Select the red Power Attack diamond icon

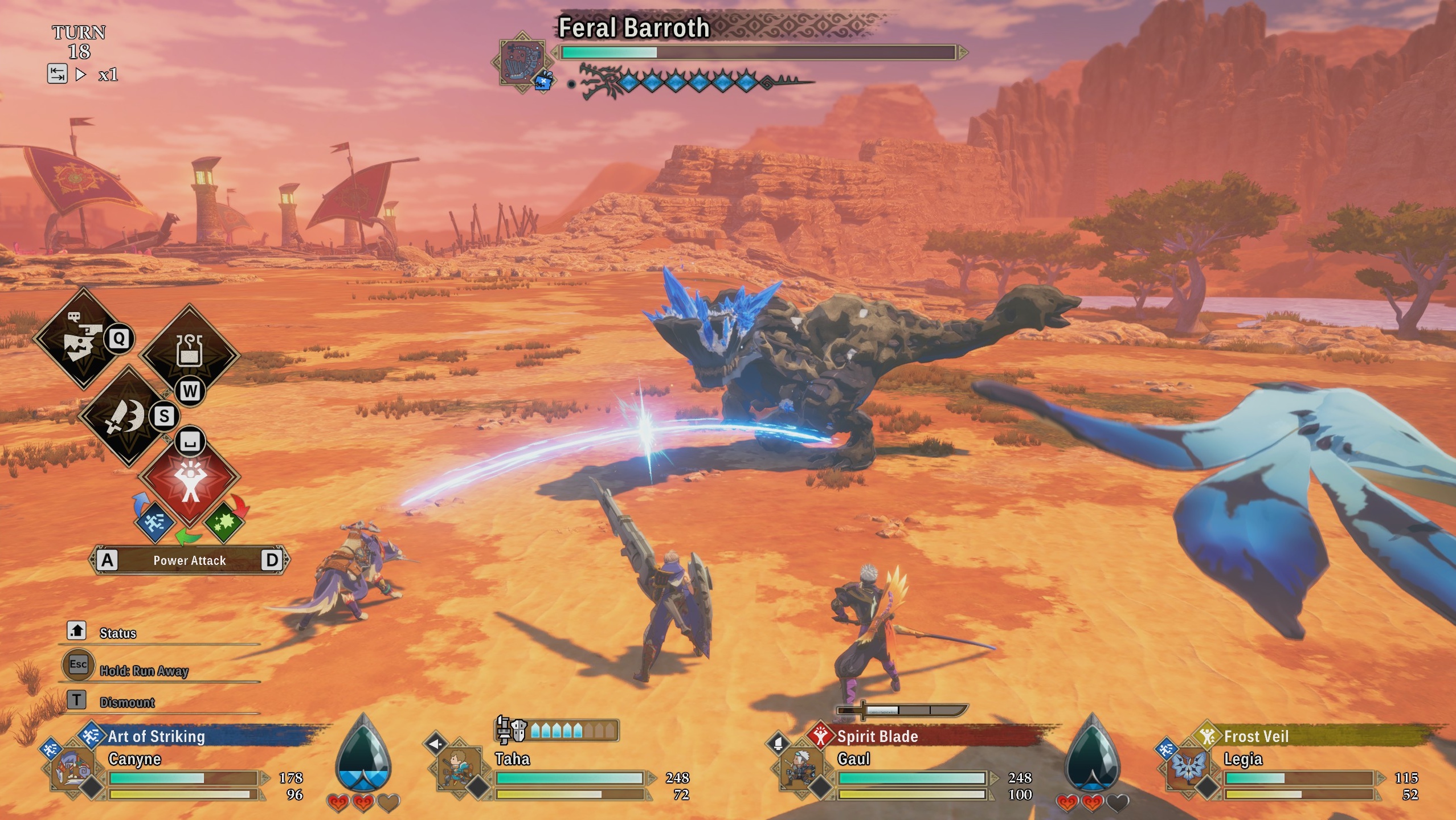point(189,478)
